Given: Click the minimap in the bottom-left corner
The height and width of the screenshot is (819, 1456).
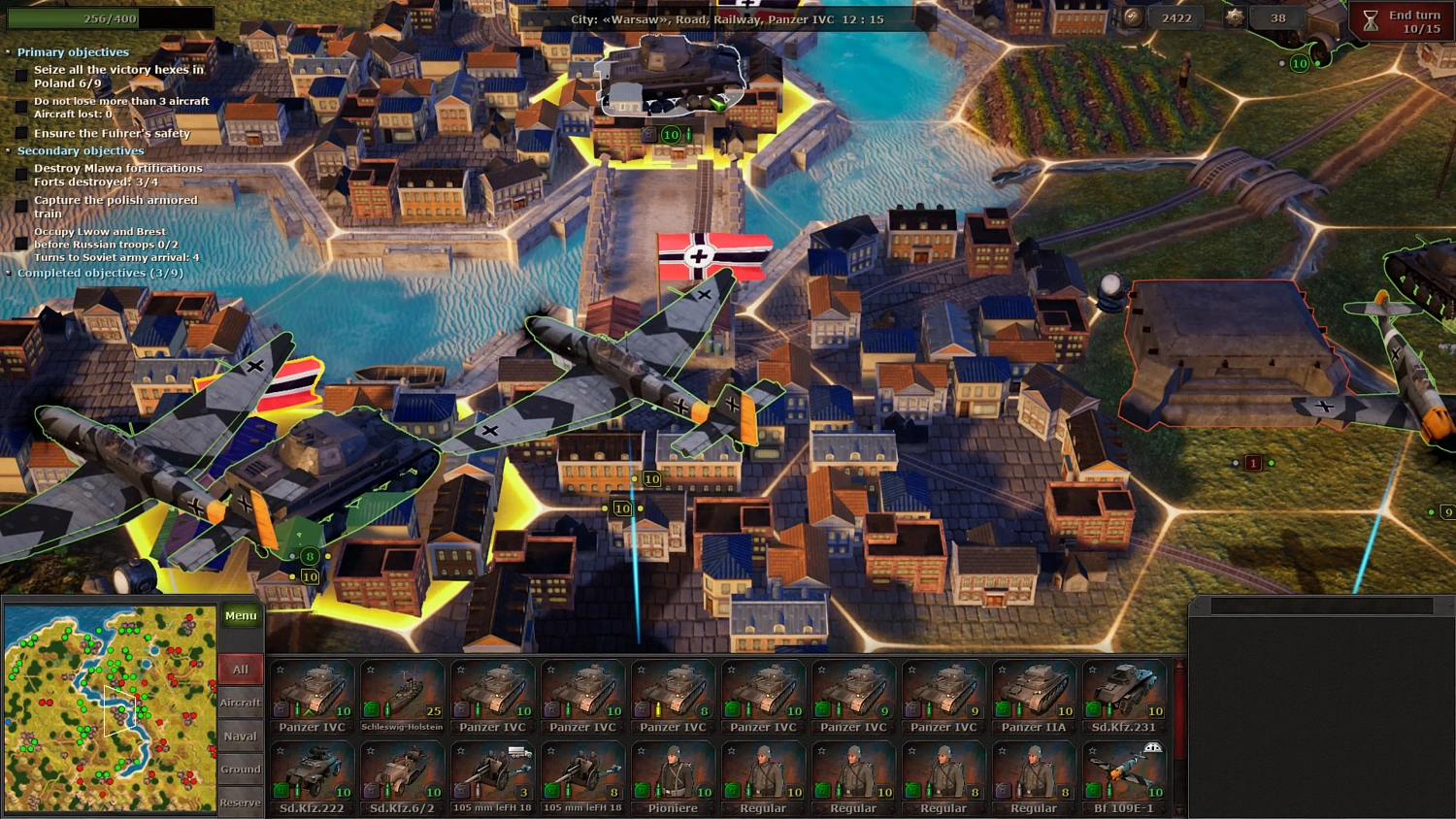Looking at the screenshot, I should pos(110,708).
